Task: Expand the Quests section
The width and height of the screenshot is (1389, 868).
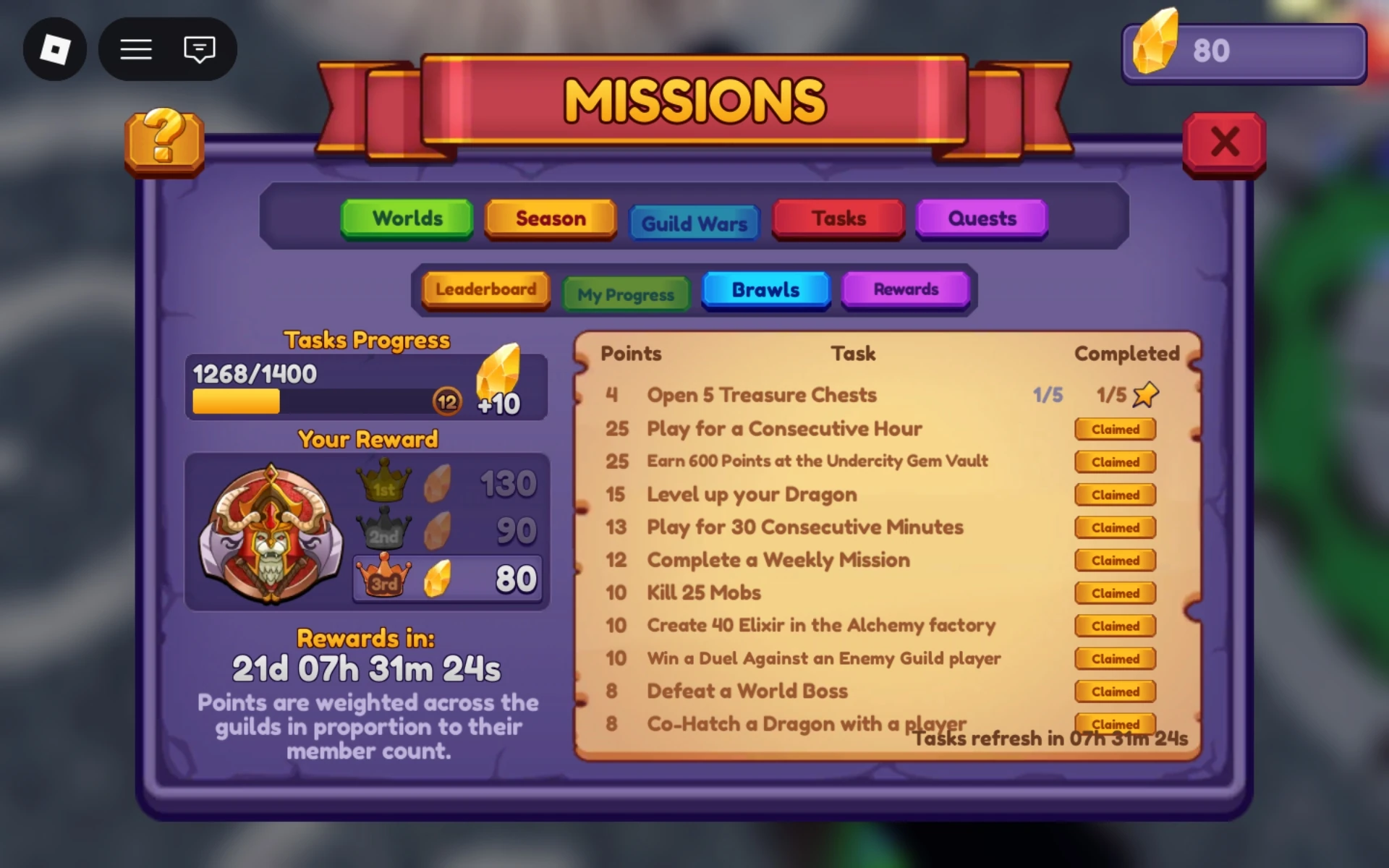Action: click(x=981, y=219)
